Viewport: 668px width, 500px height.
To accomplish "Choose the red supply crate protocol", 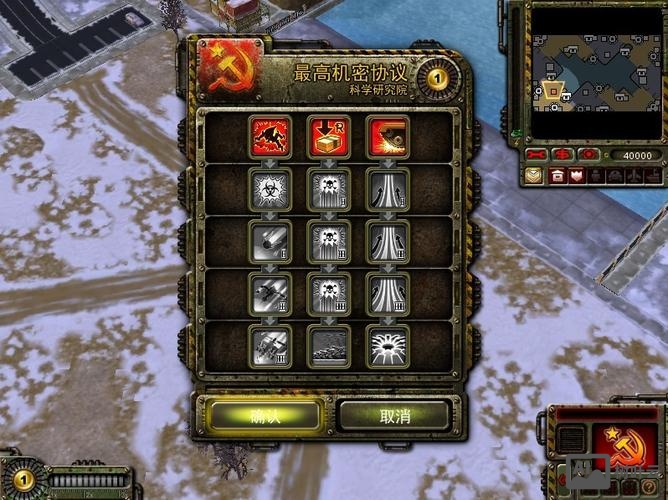I will tap(328, 135).
